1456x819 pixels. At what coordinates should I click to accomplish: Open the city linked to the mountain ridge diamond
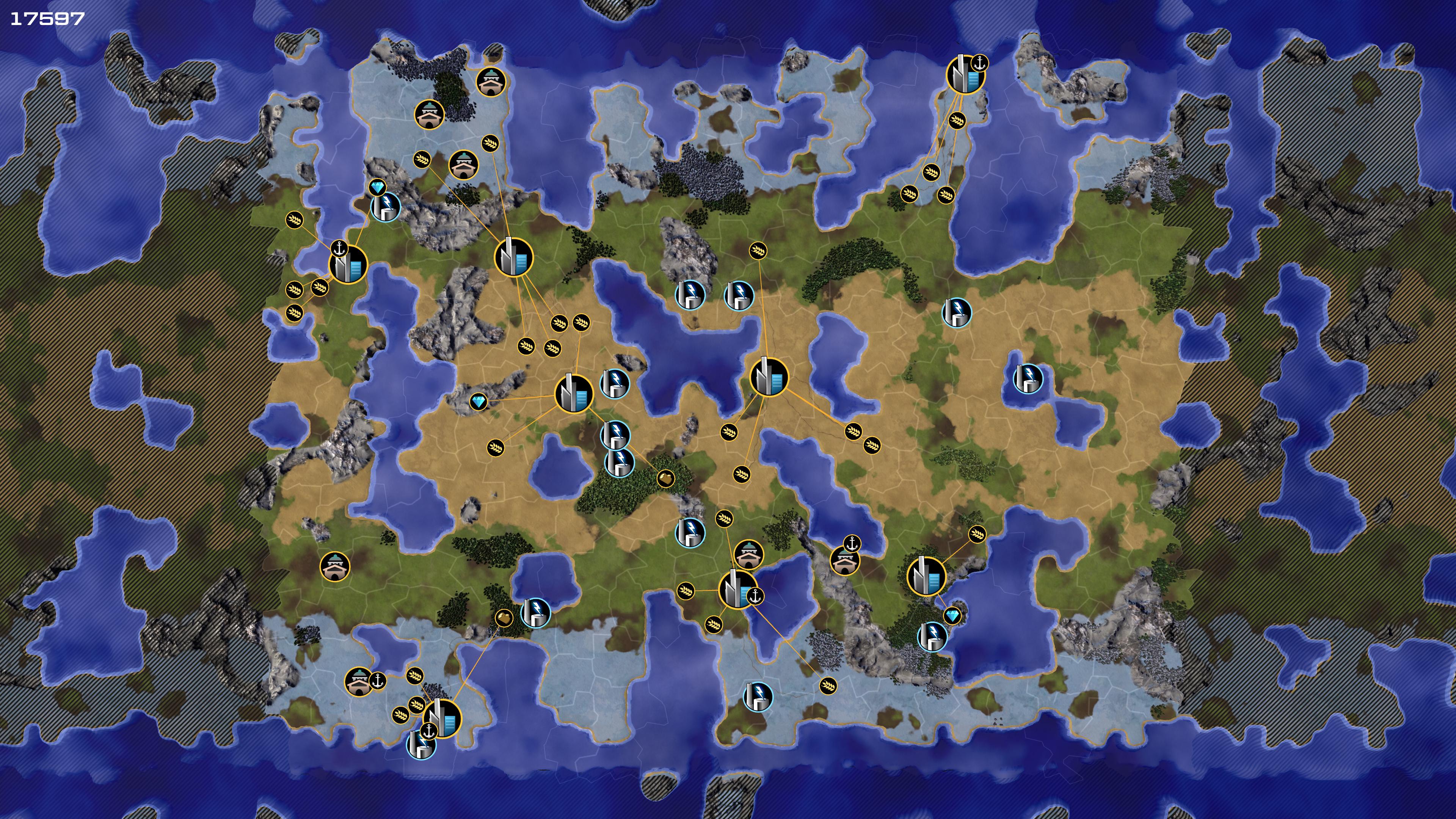[x=574, y=393]
